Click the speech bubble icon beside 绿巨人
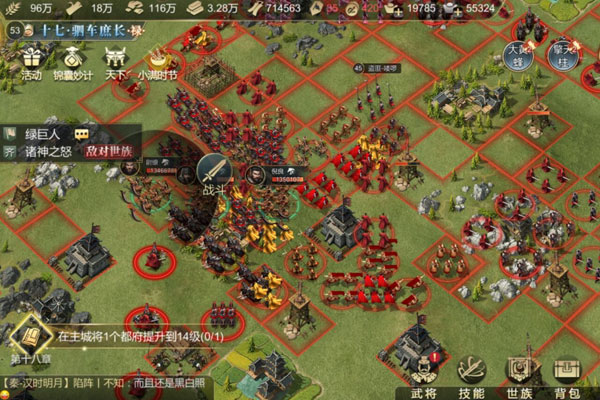Screen dimensions: 600x400 pyautogui.click(x=82, y=133)
